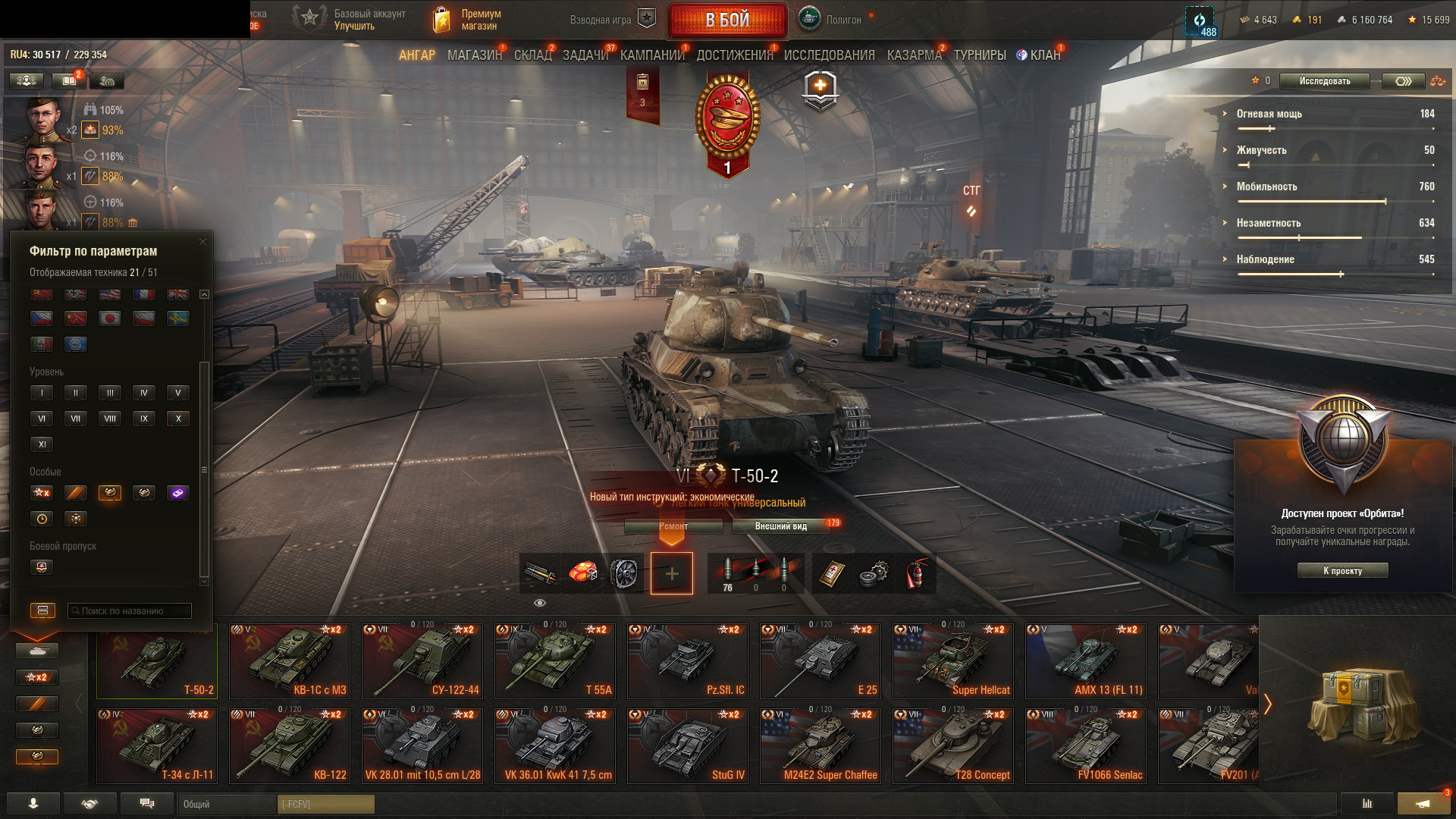
Task: Close the filter parameters panel
Action: 202,242
